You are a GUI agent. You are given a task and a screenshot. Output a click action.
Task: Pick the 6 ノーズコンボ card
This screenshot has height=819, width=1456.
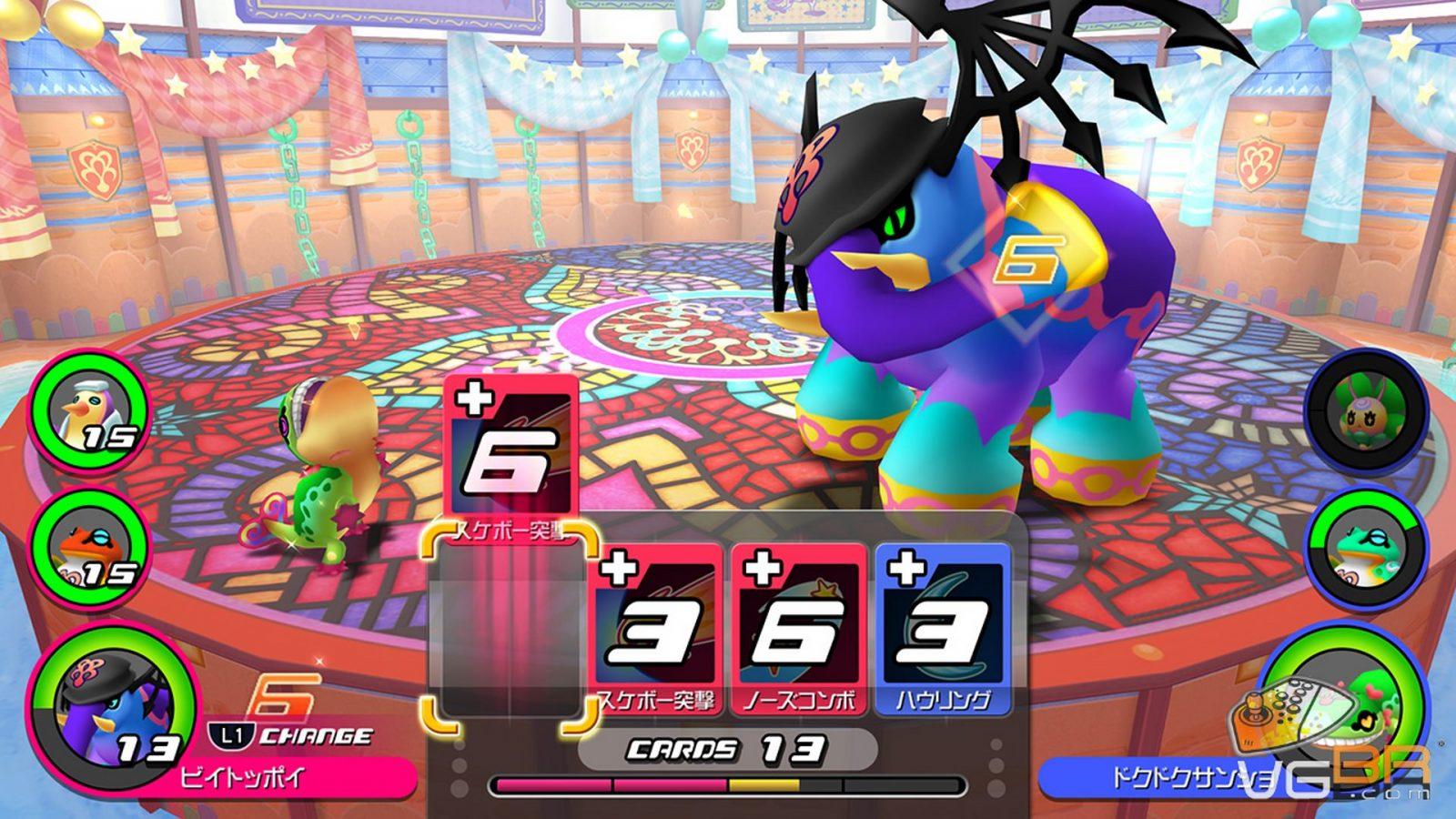coord(798,628)
